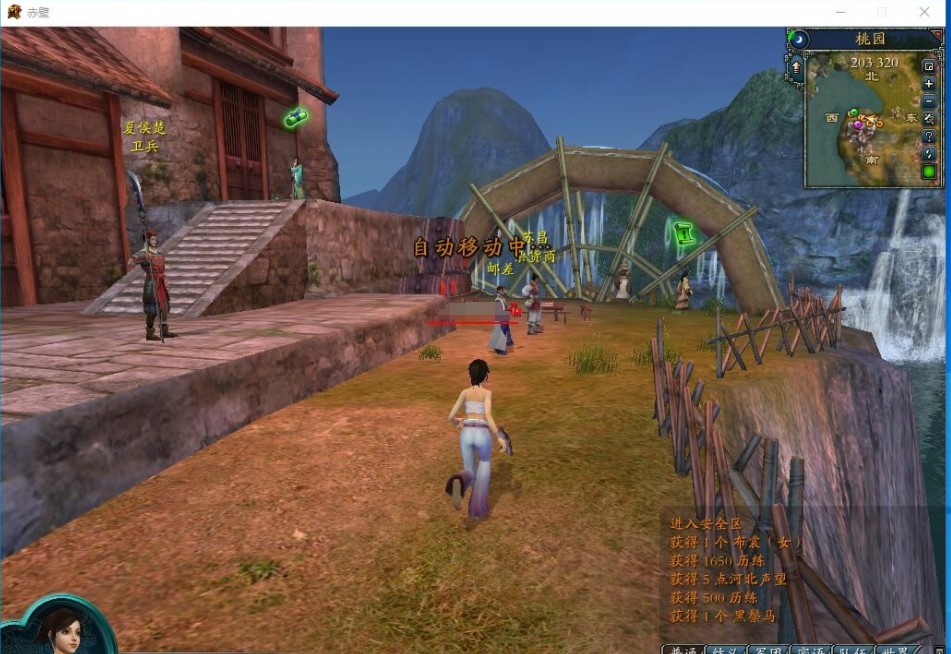Zoom out the minimap with minus button
The image size is (951, 654).
(929, 101)
